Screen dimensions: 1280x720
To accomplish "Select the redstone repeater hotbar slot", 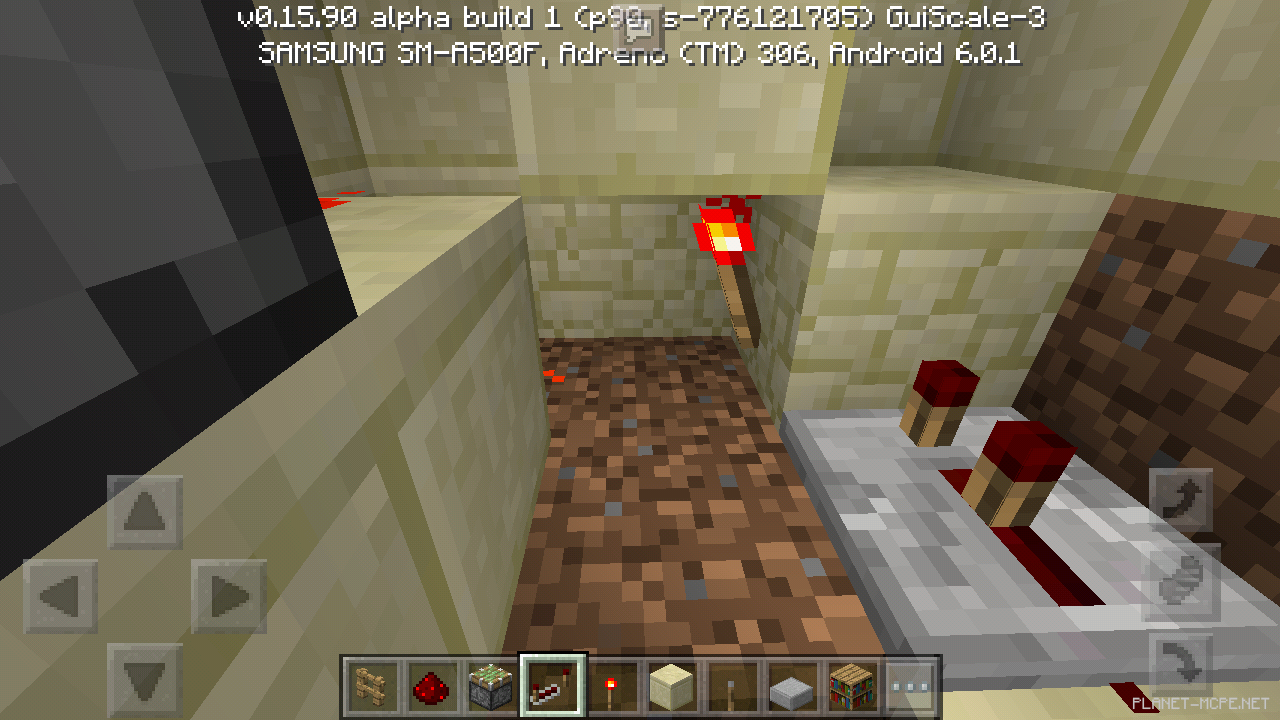I will click(x=552, y=686).
